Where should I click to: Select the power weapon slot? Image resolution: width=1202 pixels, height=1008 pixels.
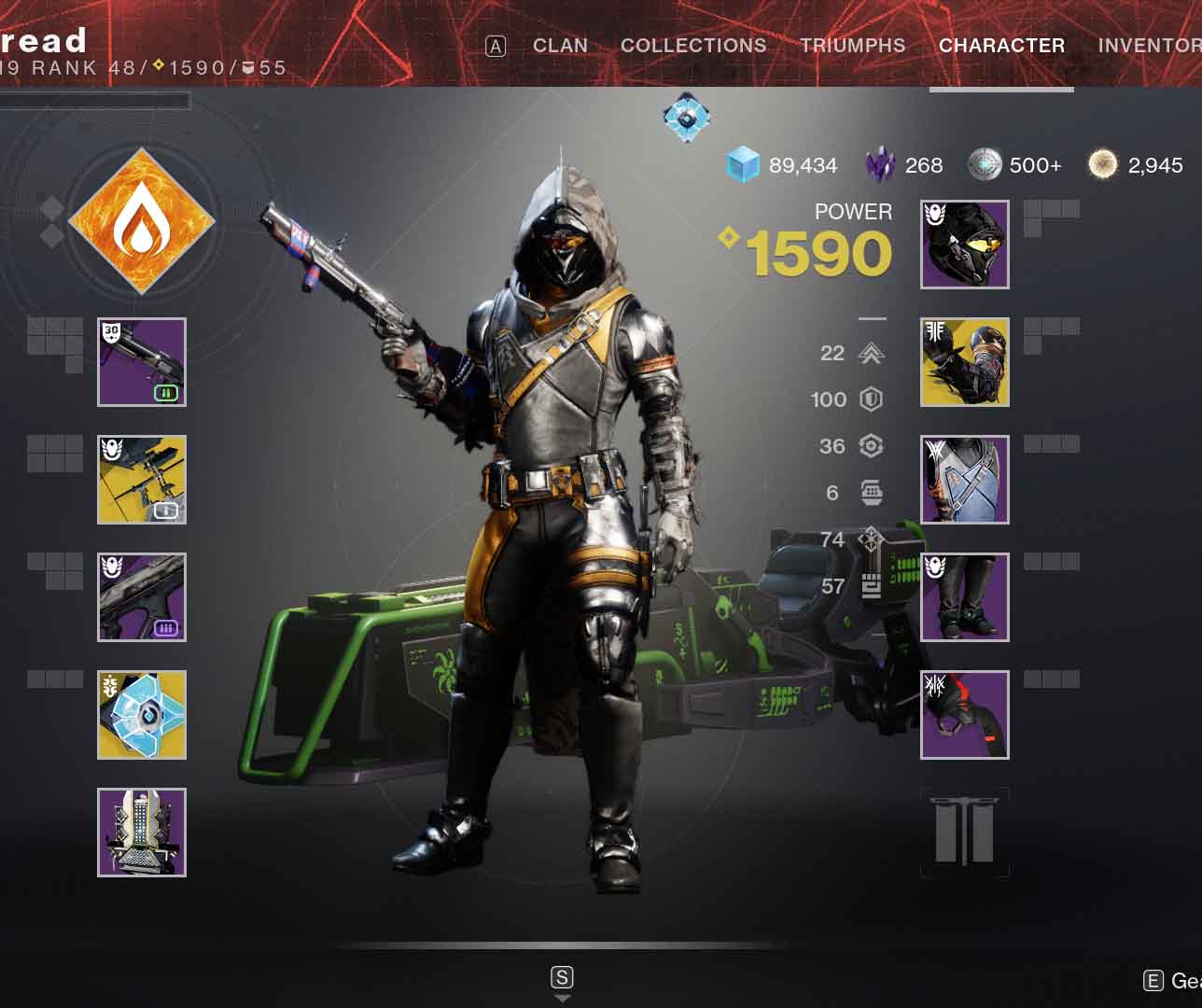(x=142, y=598)
